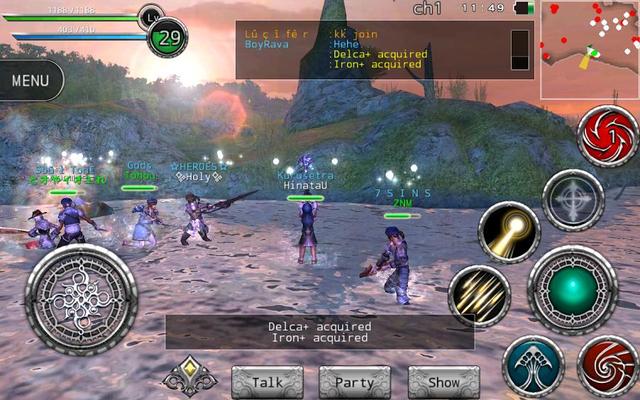
Task: Tap the diamond ornament icon beside Talk
Action: (190, 377)
